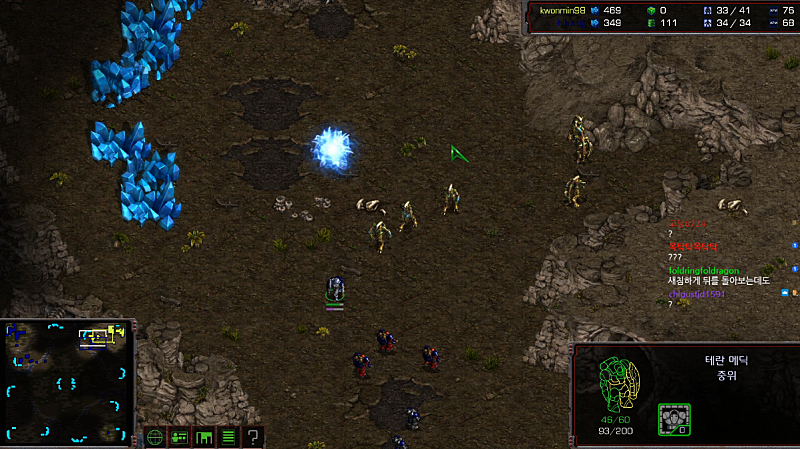Select the selected Medic unit with the green circle
This screenshot has height=449, width=800.
click(x=336, y=290)
